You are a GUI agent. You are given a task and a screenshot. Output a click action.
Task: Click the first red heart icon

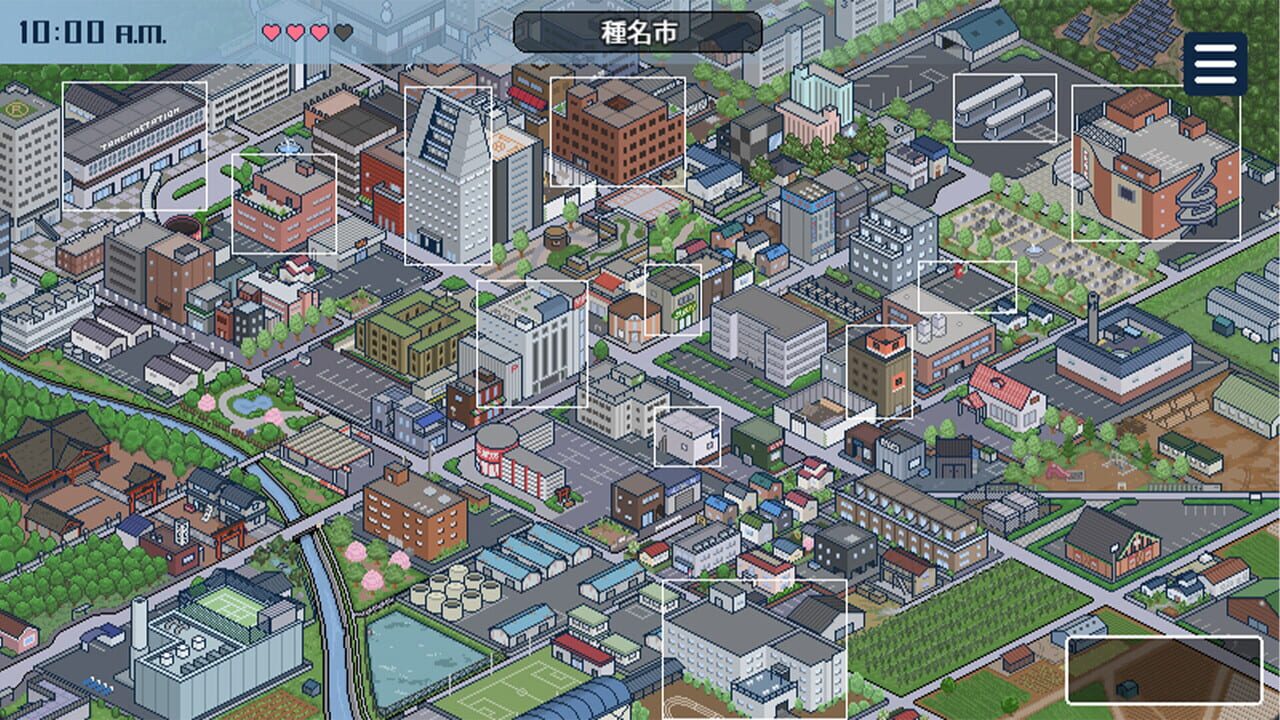271,30
